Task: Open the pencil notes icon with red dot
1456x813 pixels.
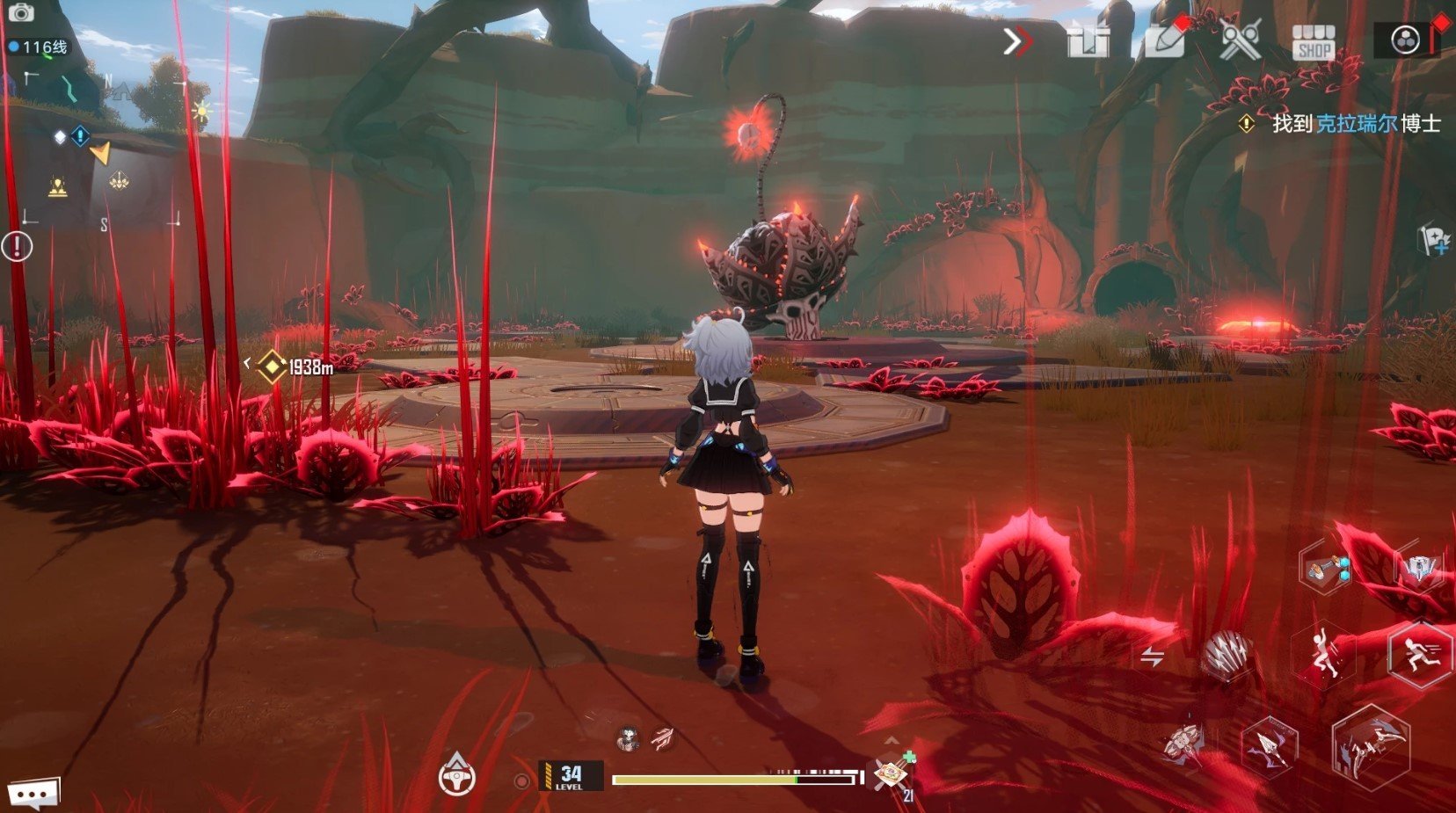Action: 1164,41
